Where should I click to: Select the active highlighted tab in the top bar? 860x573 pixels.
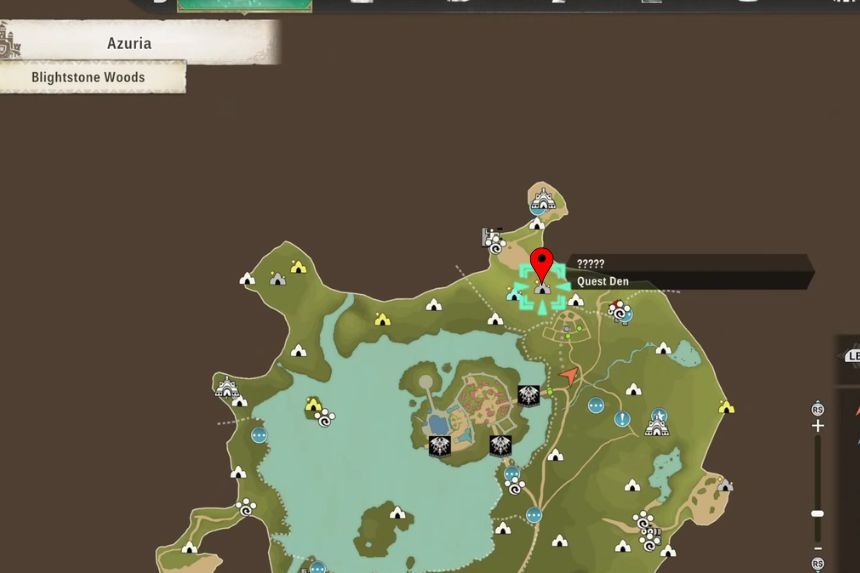244,5
